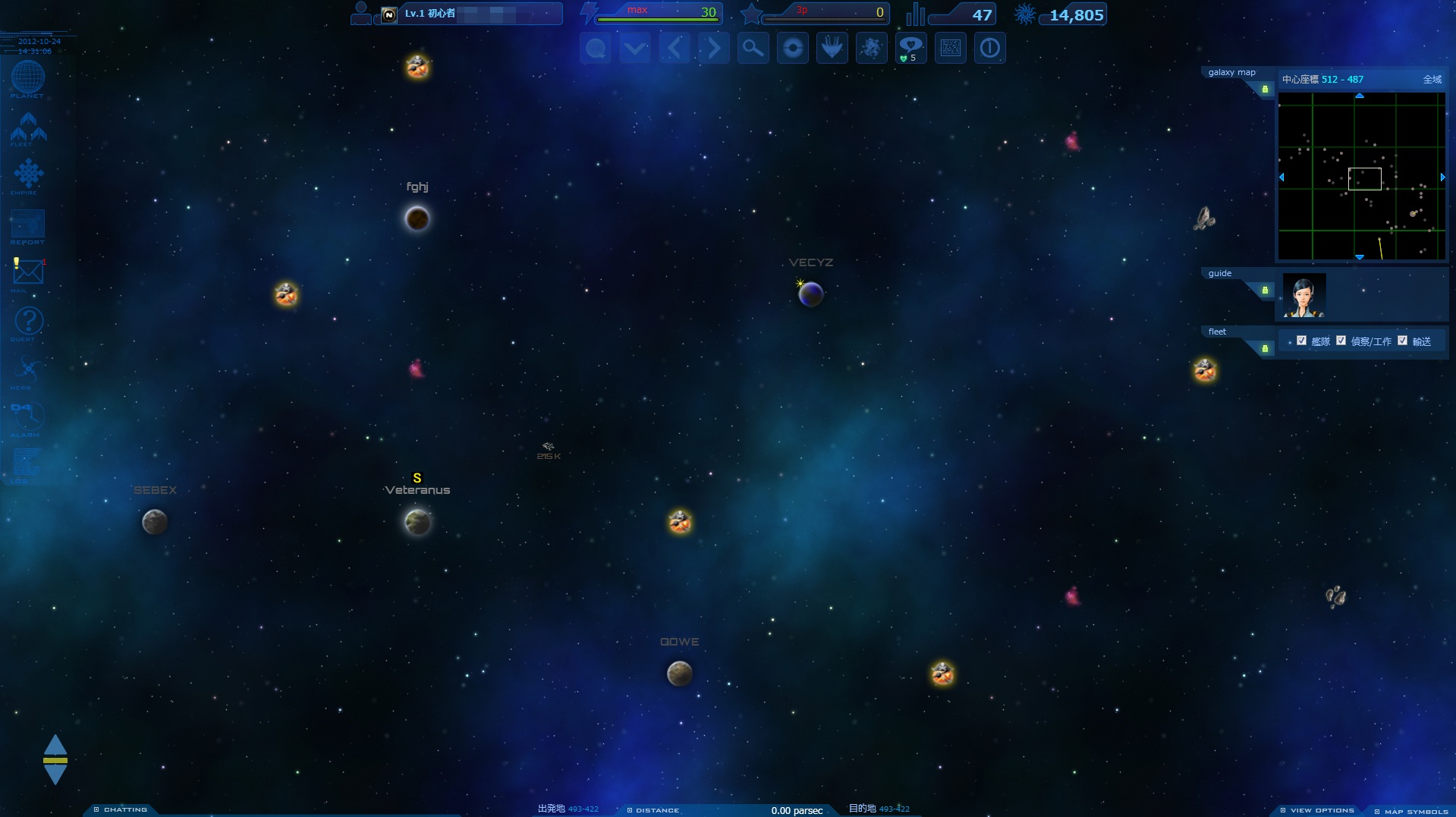Open the Alarm clock menu
This screenshot has height=817, width=1456.
(x=28, y=416)
